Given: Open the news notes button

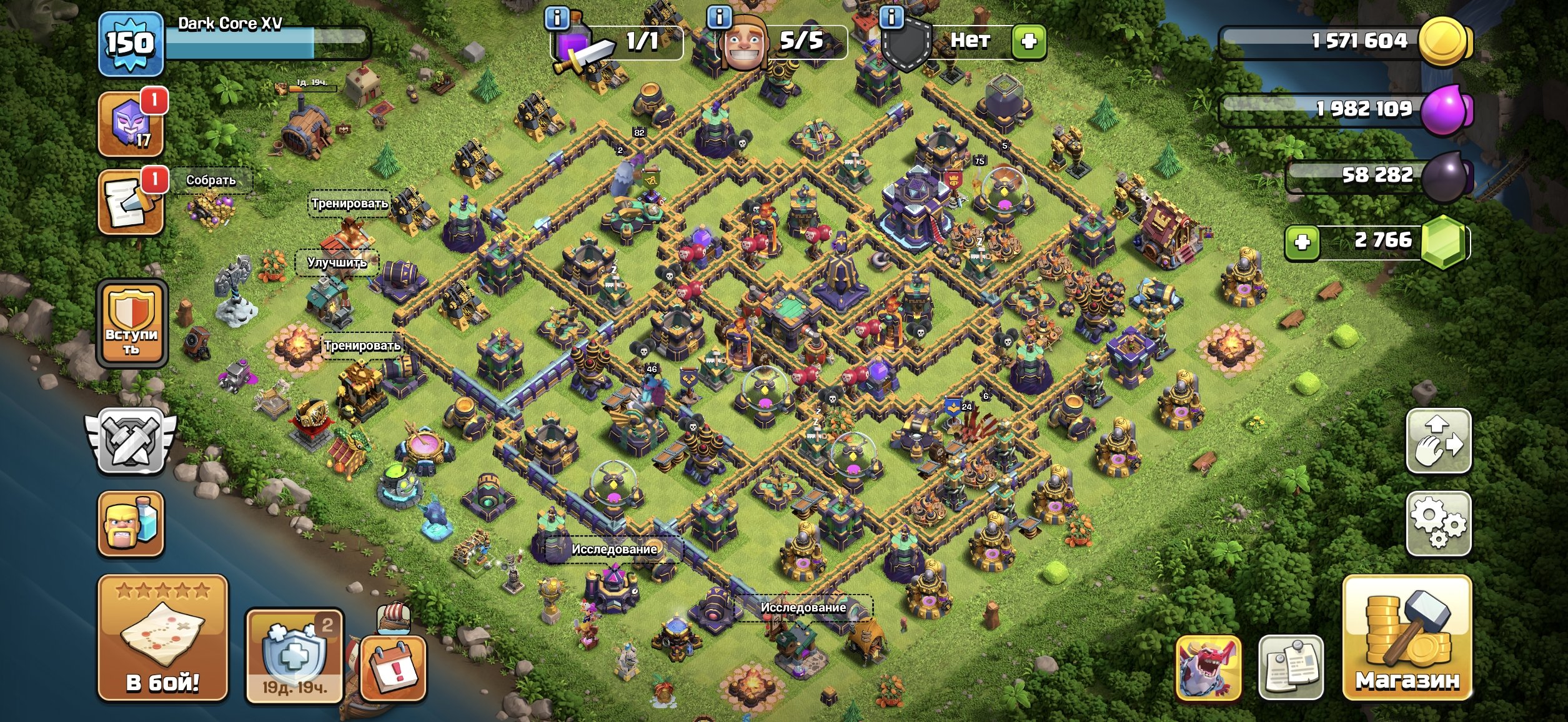Looking at the screenshot, I should click(1291, 667).
